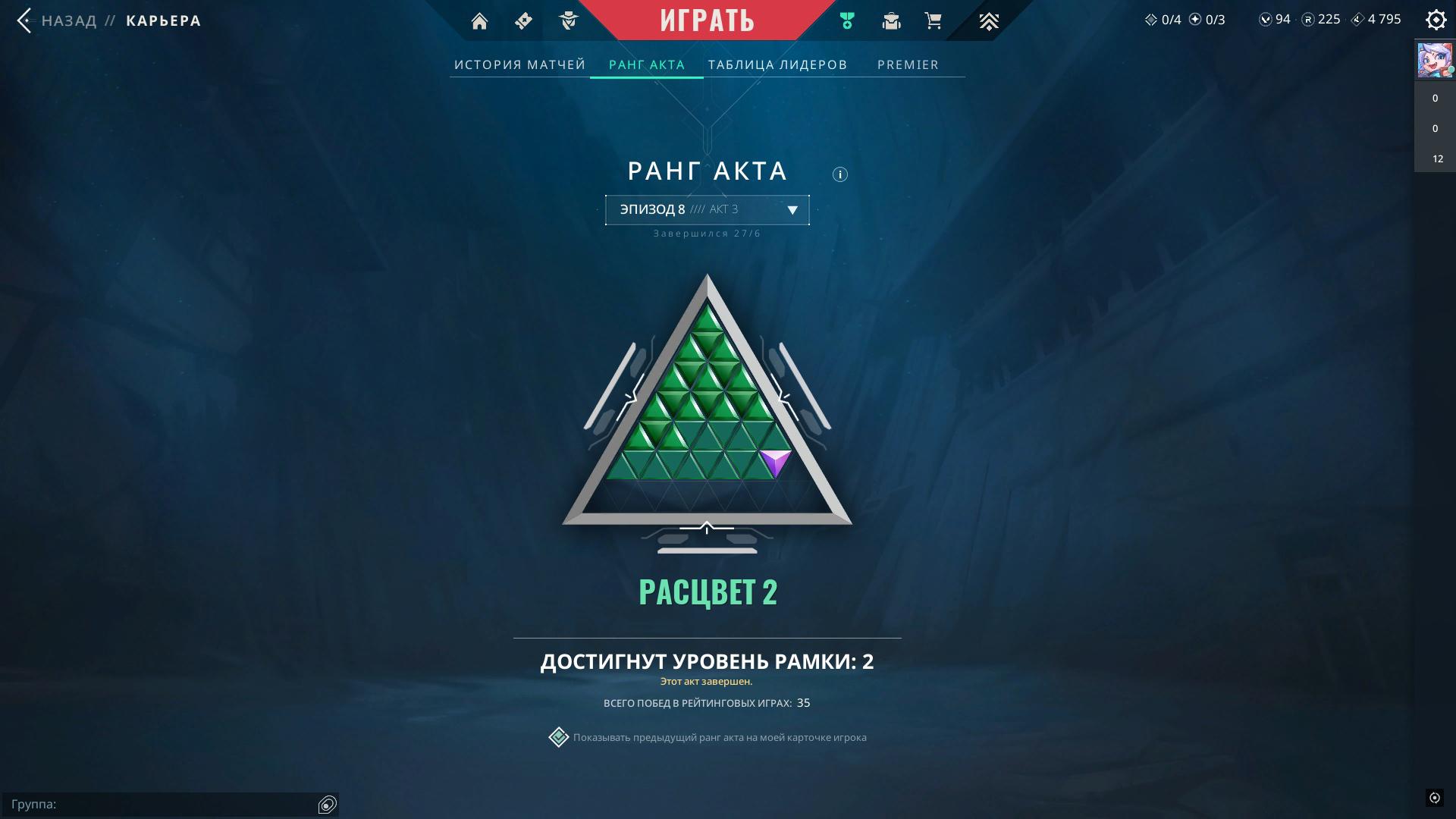Switch to the Premier tab

coord(908,64)
